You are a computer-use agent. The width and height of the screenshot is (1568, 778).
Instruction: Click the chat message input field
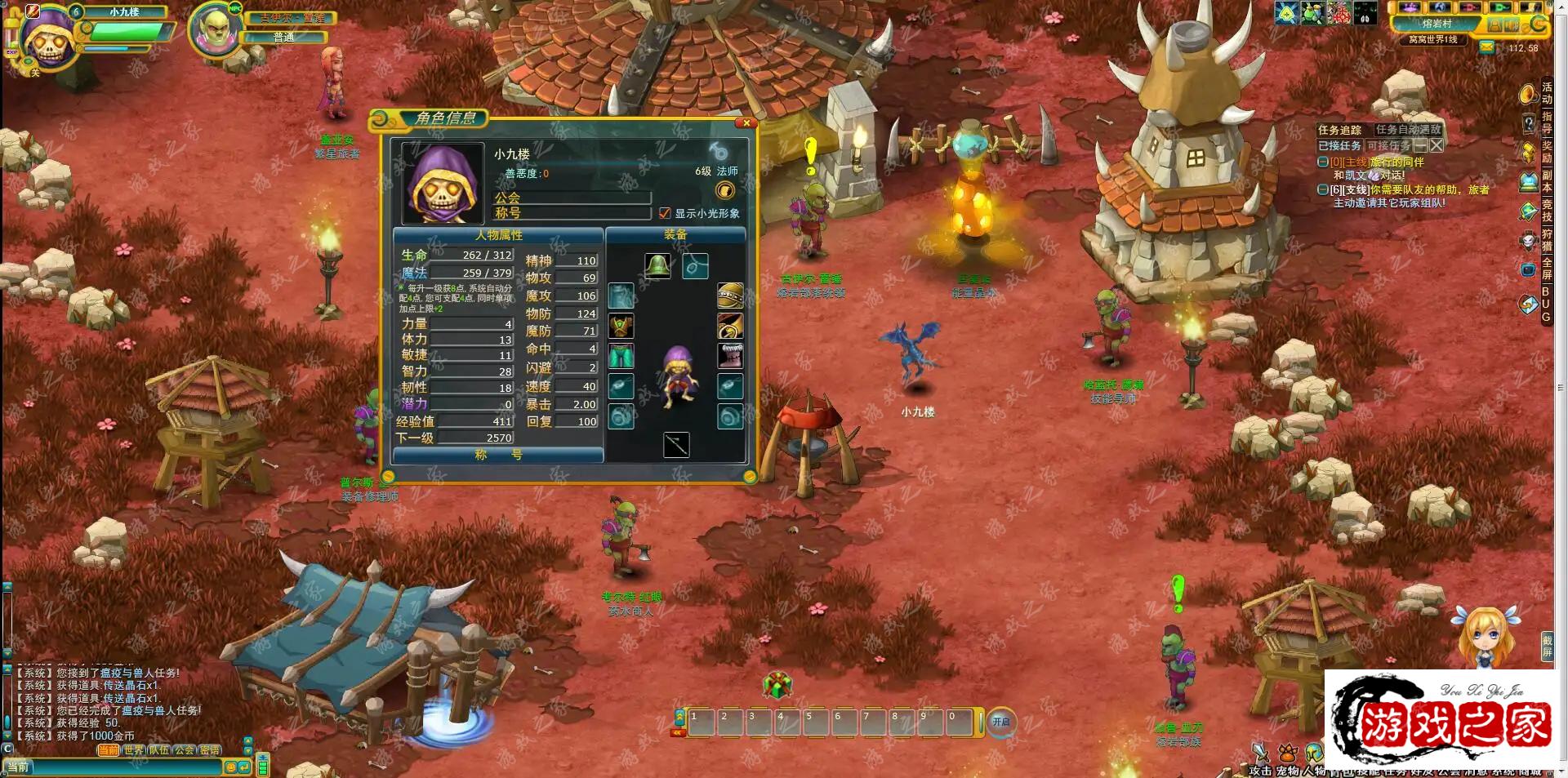(x=122, y=767)
